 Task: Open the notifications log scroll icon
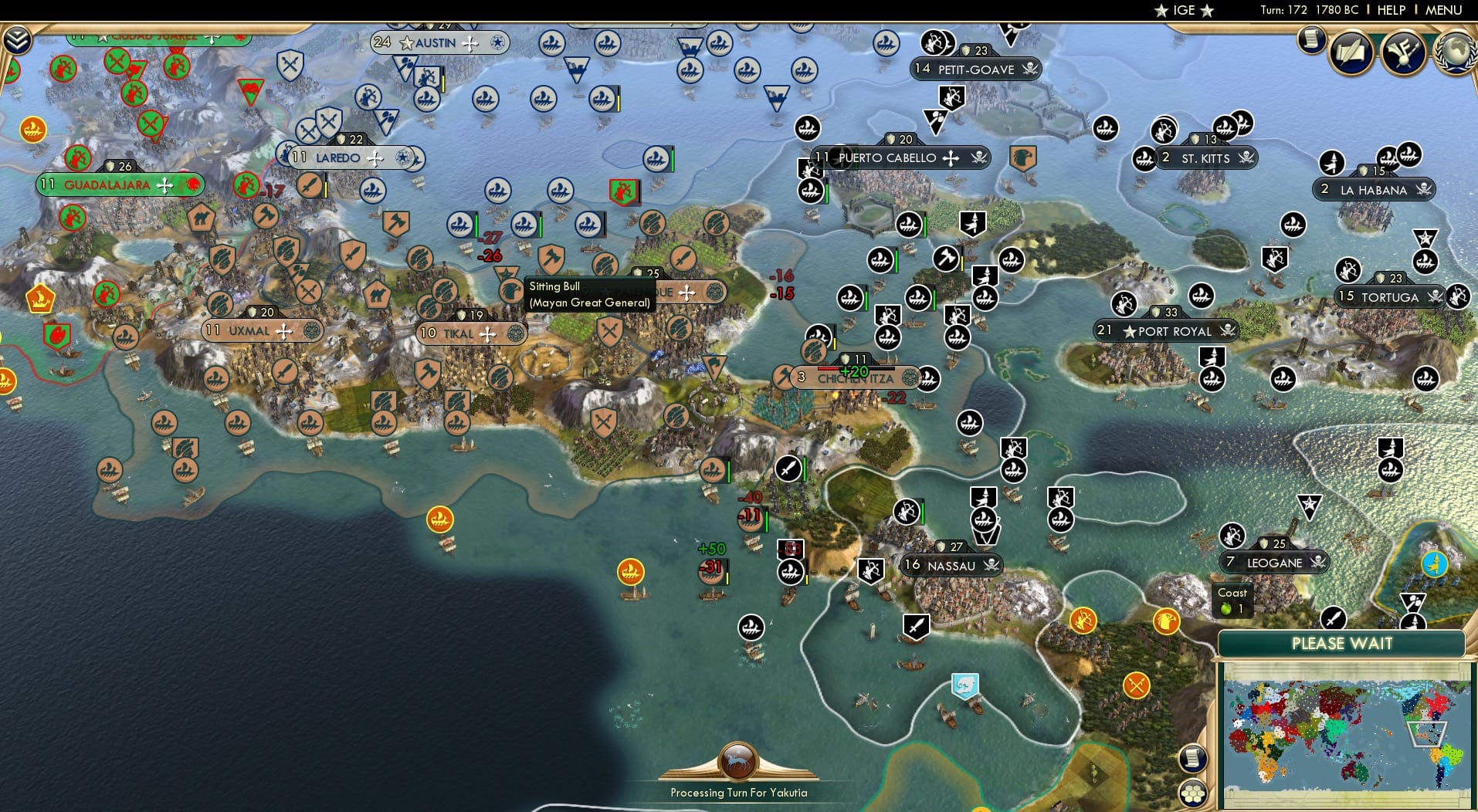(x=1311, y=41)
